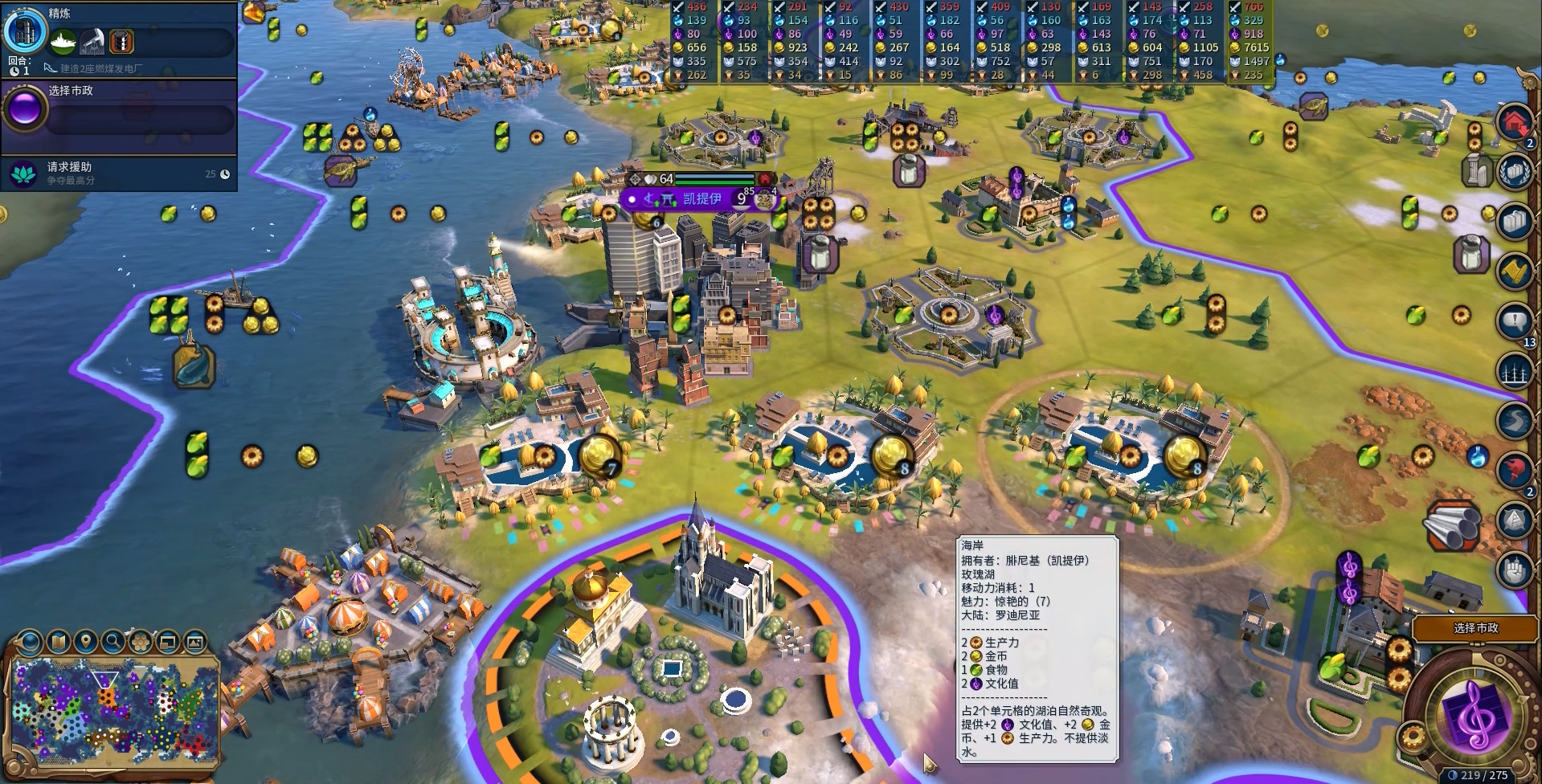Screen dimensions: 1542x784
Task: Click the globe lens button above minimap
Action: pyautogui.click(x=31, y=642)
